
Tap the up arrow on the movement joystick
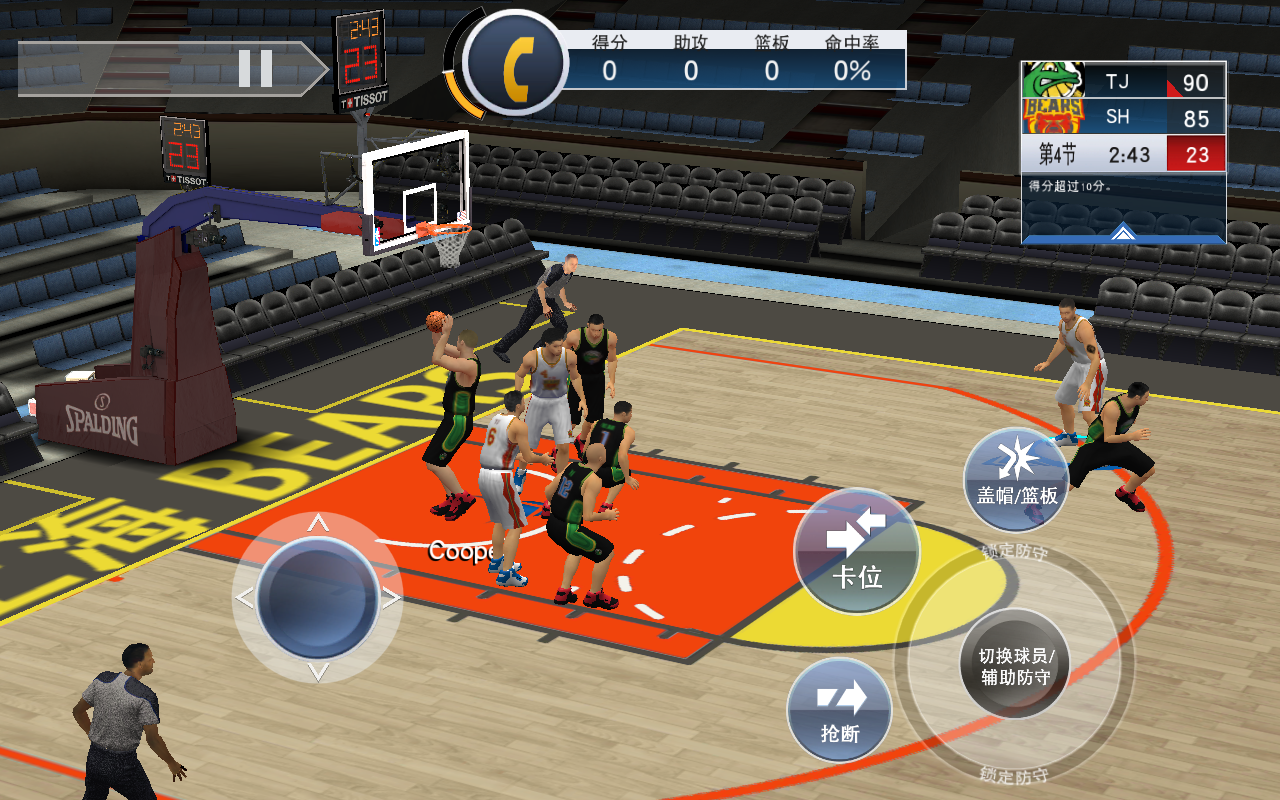[x=320, y=522]
